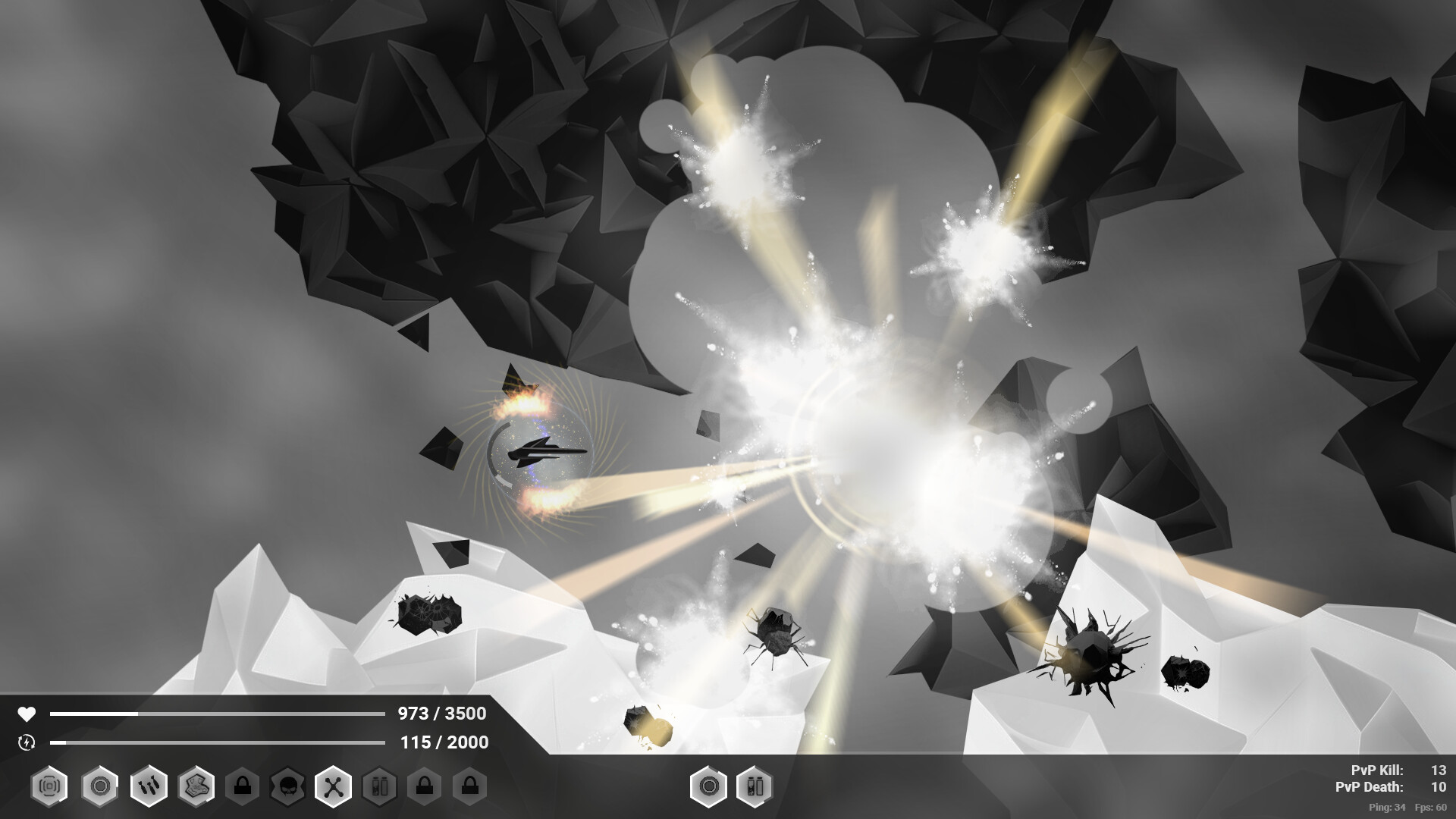Select the targeting reticle ability in the hotbar
Image resolution: width=1456 pixels, height=819 pixels.
tap(48, 786)
